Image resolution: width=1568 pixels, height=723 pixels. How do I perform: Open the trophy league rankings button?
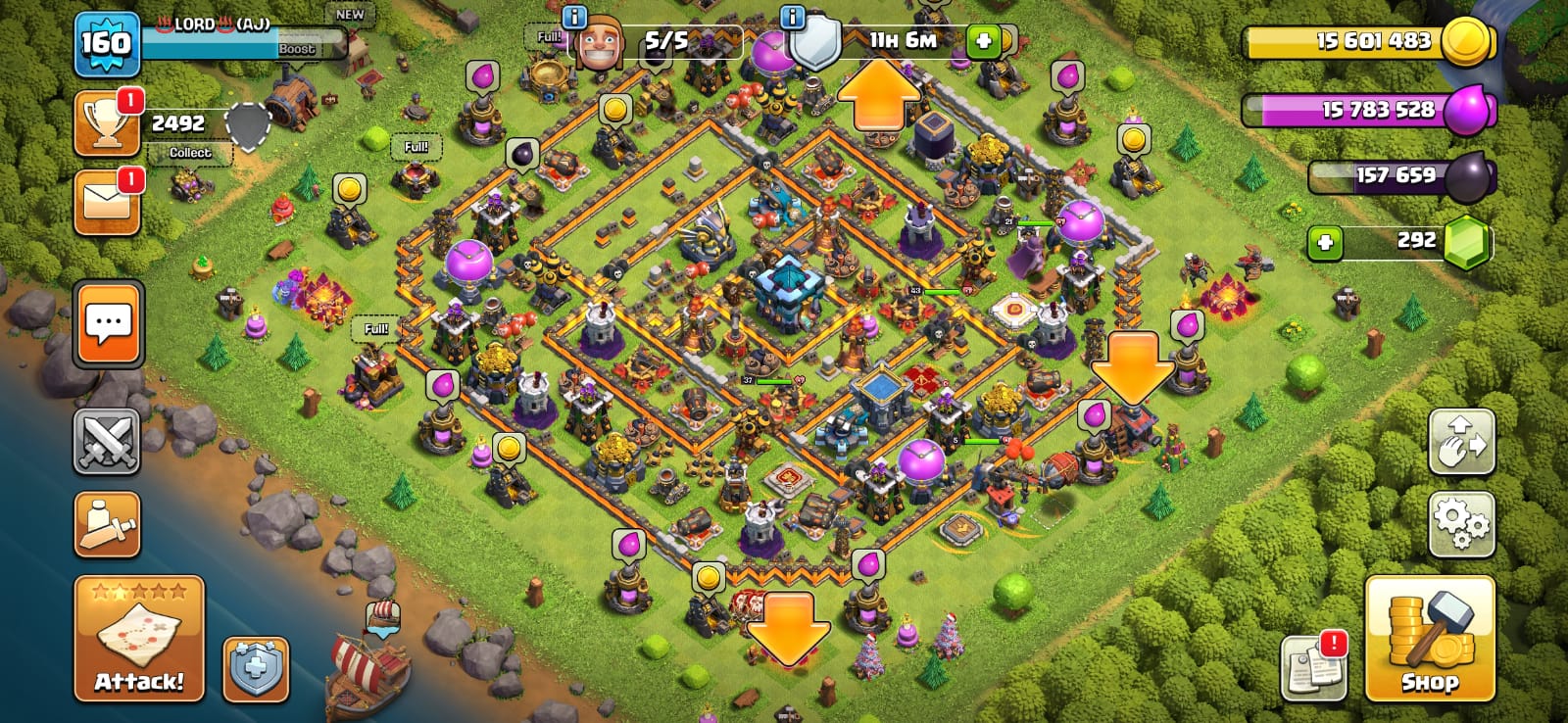pyautogui.click(x=107, y=123)
